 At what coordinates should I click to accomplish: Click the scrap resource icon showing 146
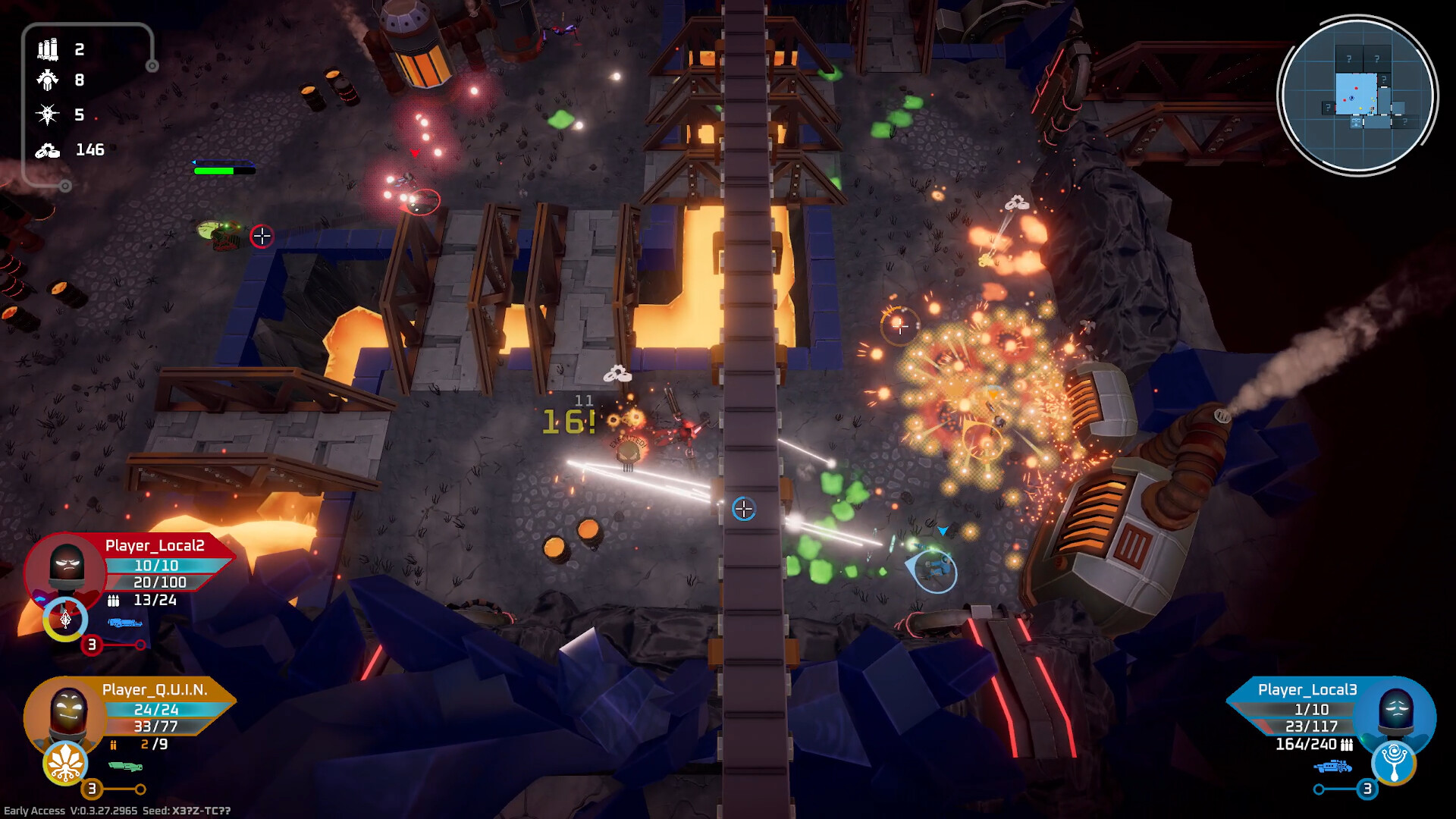click(x=47, y=149)
